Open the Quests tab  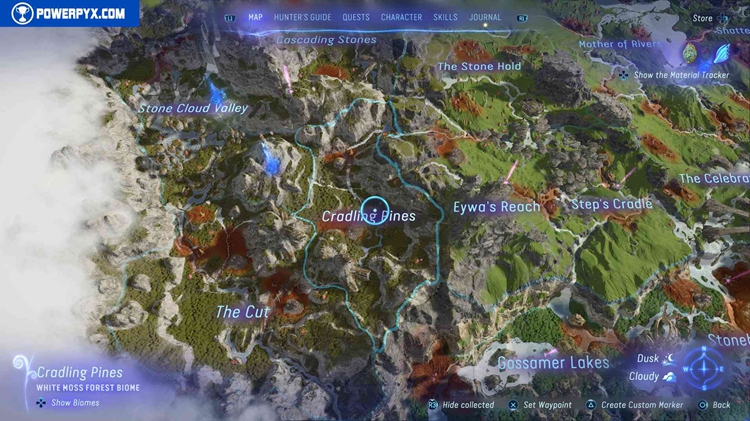tap(356, 17)
